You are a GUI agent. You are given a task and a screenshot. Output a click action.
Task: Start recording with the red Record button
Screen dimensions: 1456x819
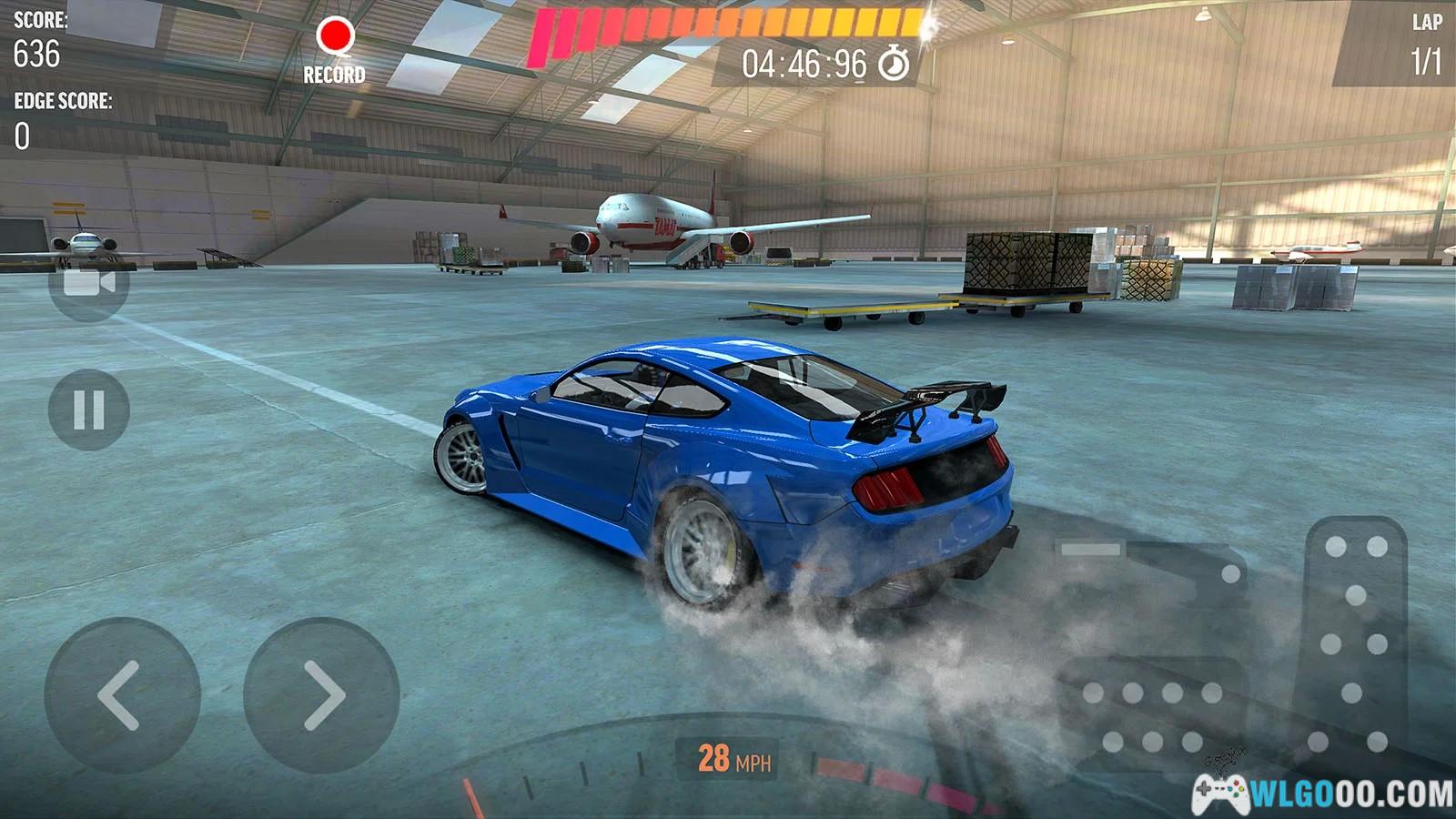[x=335, y=38]
